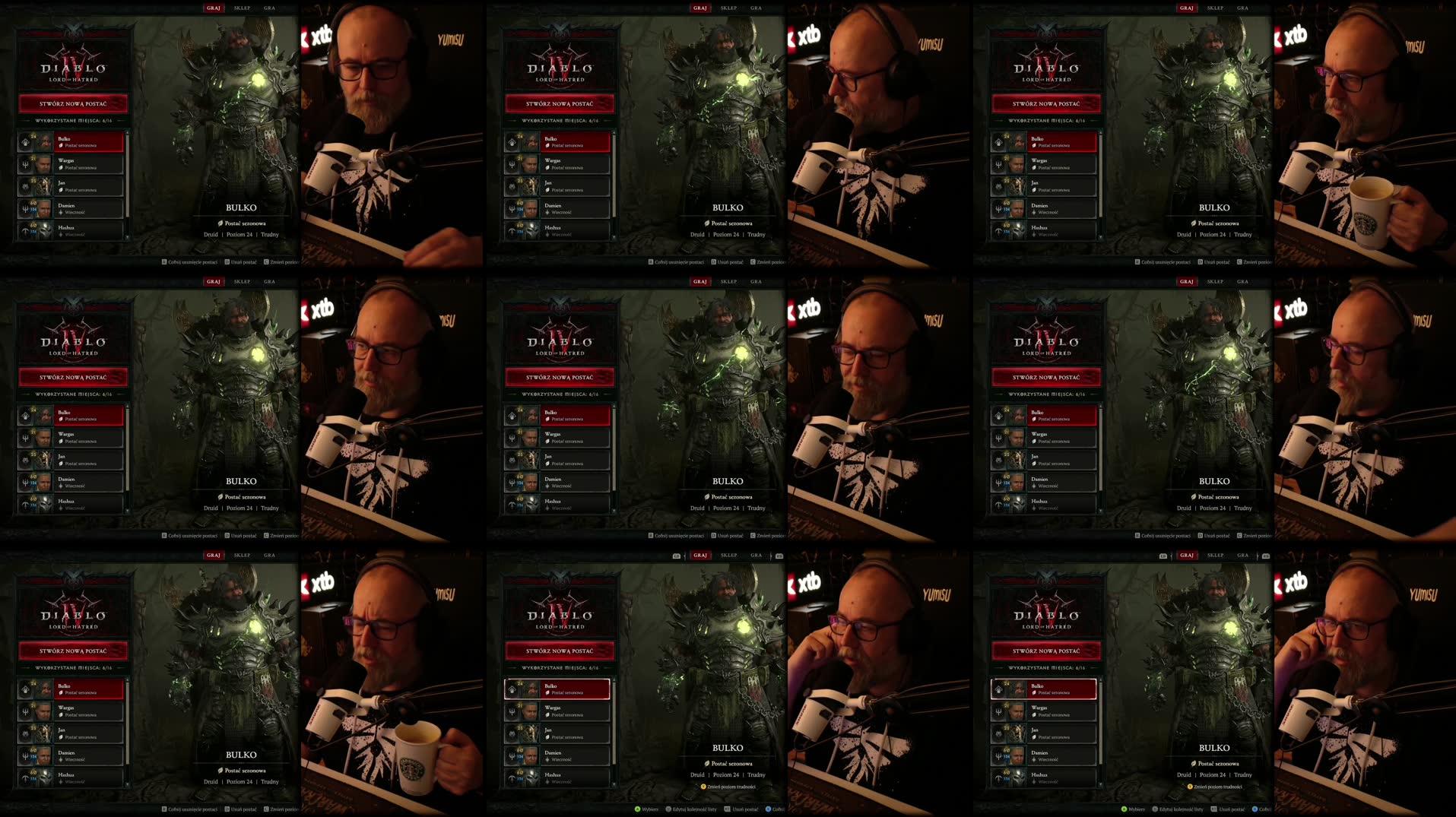
Task: Select Hashua's skull portrait thumbnail
Action: (x=531, y=777)
